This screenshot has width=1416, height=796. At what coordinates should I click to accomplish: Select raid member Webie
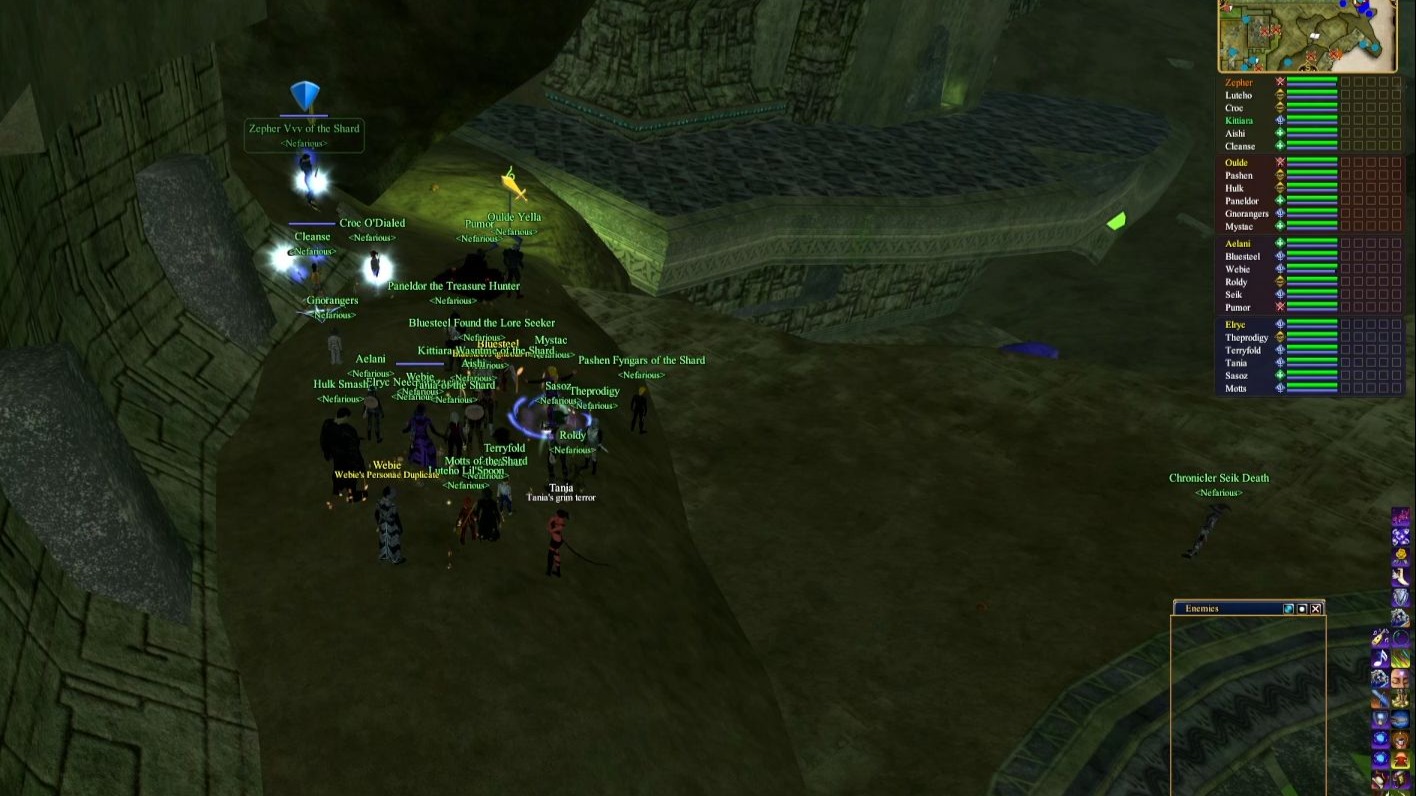point(1237,269)
